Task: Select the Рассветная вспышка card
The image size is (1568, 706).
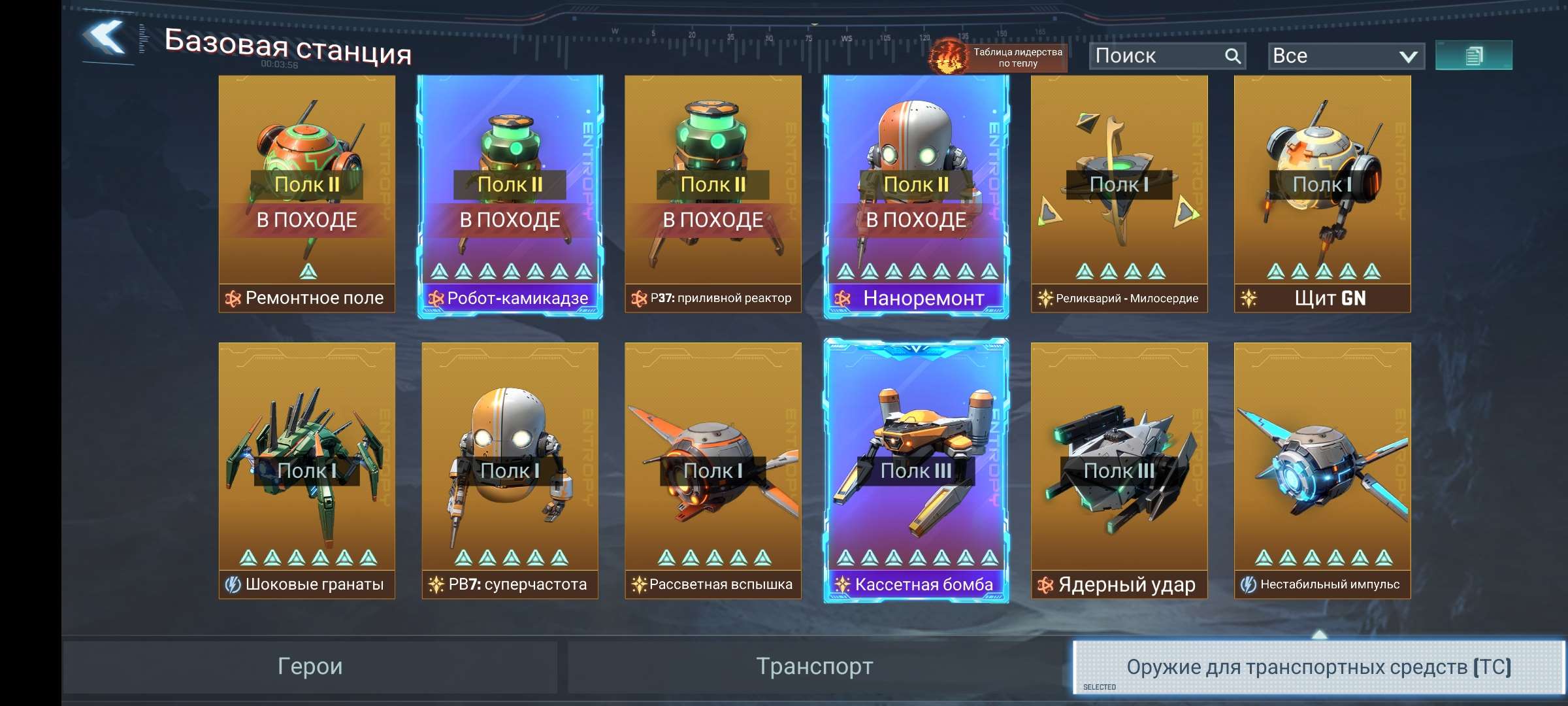Action: tap(713, 471)
